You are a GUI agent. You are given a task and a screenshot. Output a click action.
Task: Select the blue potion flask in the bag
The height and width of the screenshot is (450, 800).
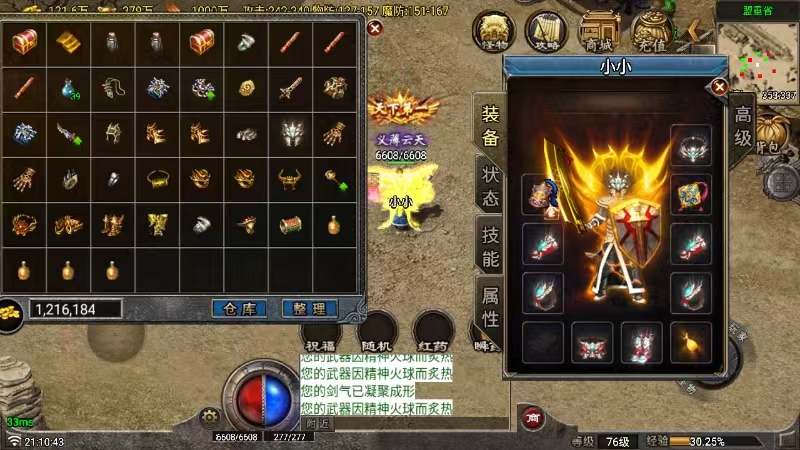click(68, 88)
